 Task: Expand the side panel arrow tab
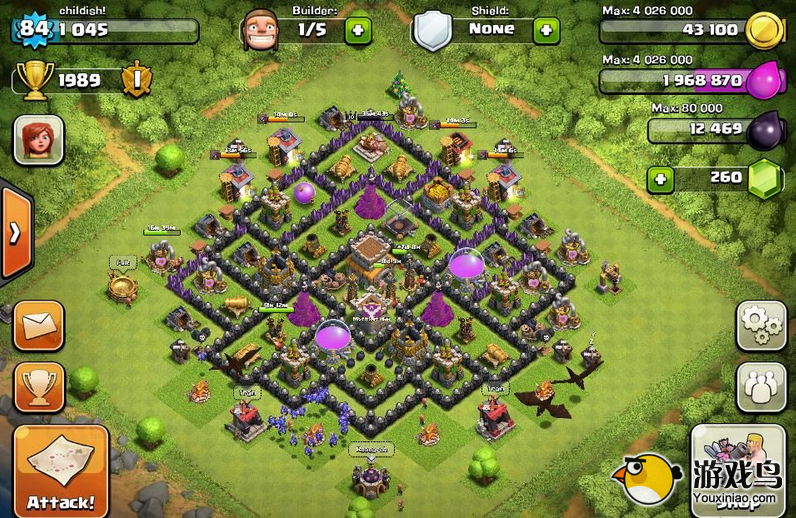[15, 233]
